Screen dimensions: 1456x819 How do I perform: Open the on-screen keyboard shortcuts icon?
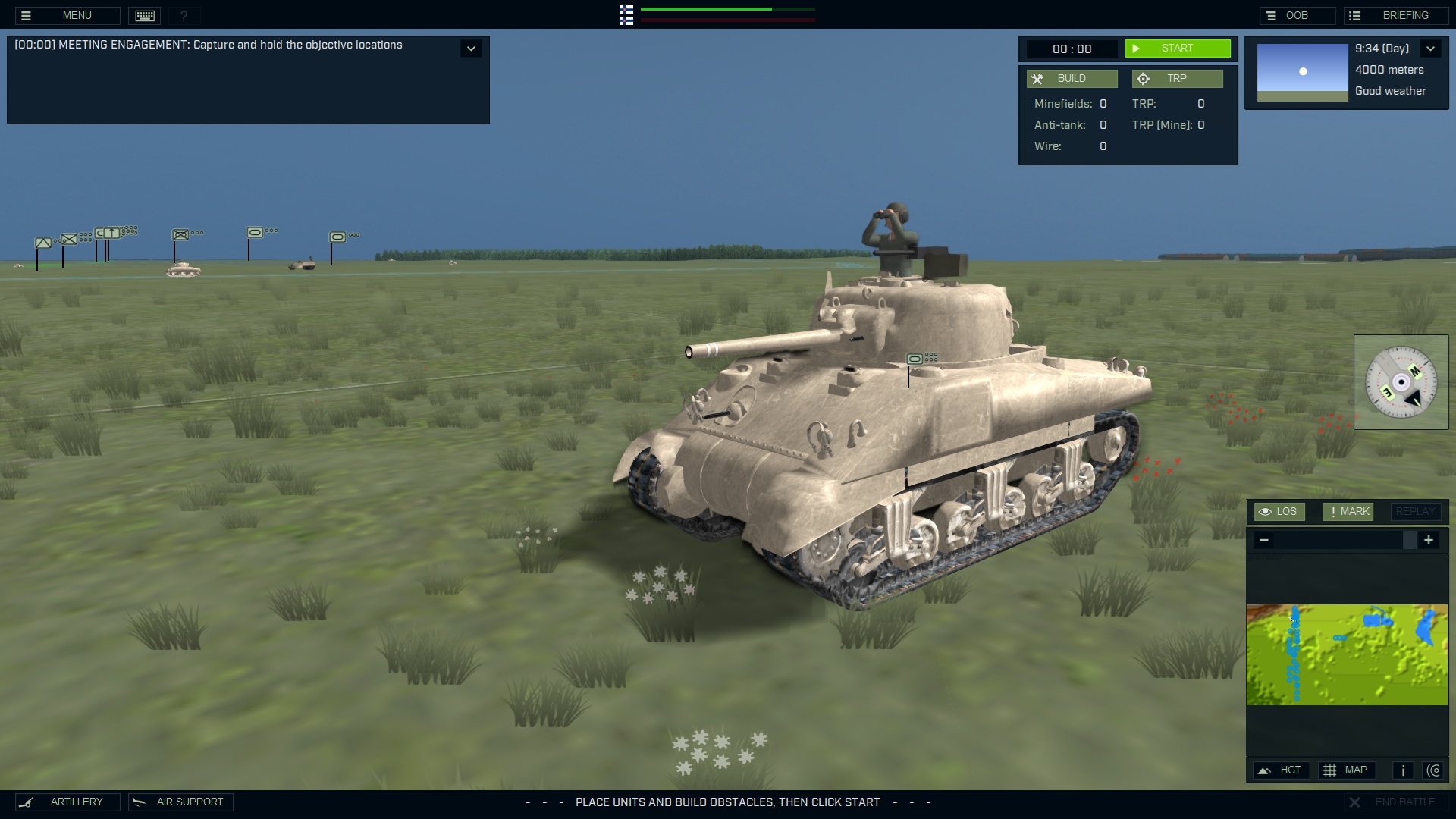pos(144,15)
